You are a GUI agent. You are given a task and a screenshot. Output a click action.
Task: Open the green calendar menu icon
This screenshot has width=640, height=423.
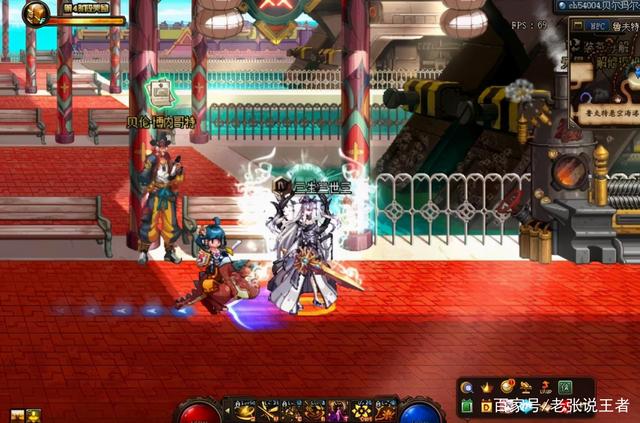[467, 405]
